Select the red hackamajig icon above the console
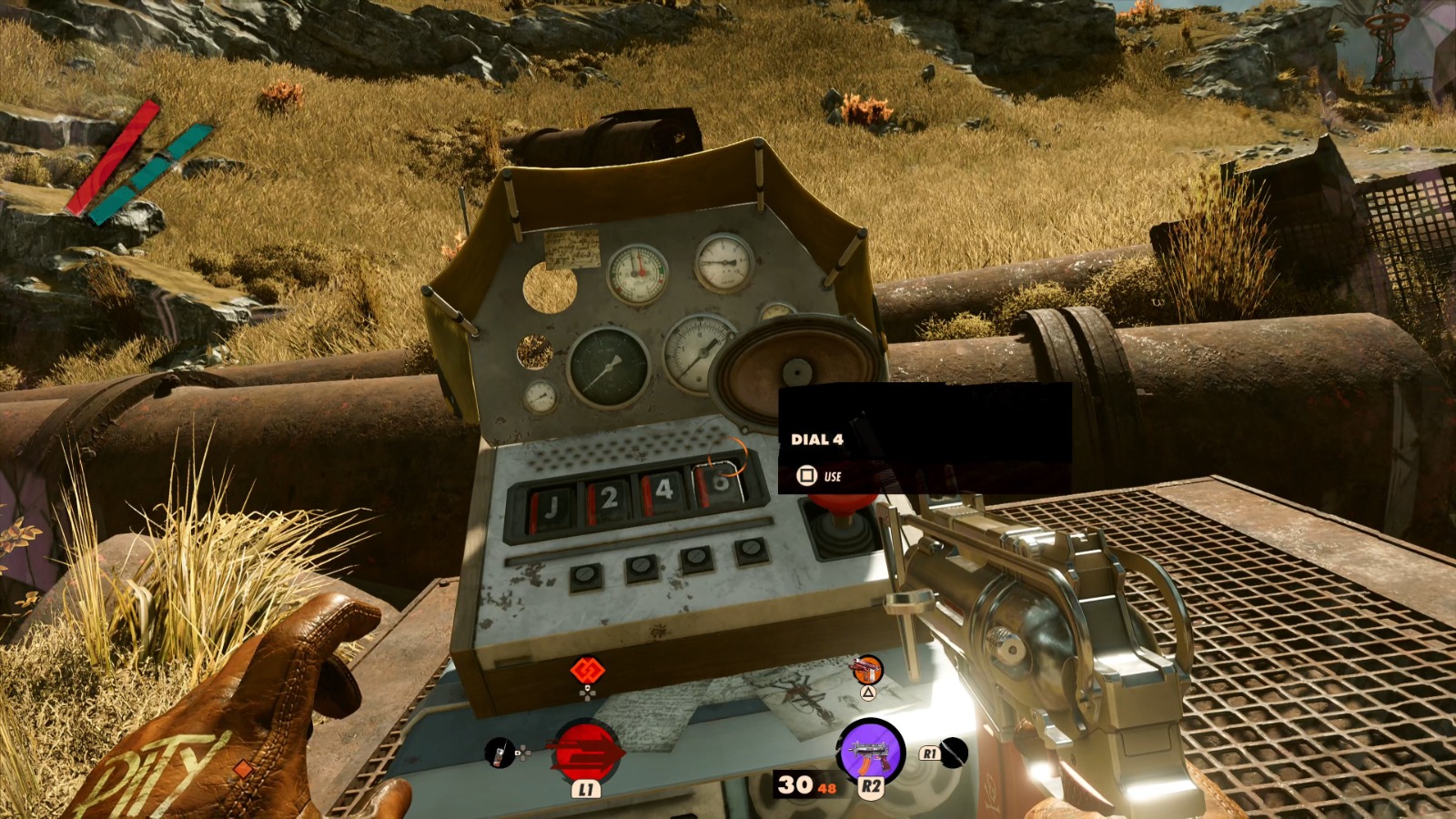Screen dimensions: 1456x819 pyautogui.click(x=588, y=671)
